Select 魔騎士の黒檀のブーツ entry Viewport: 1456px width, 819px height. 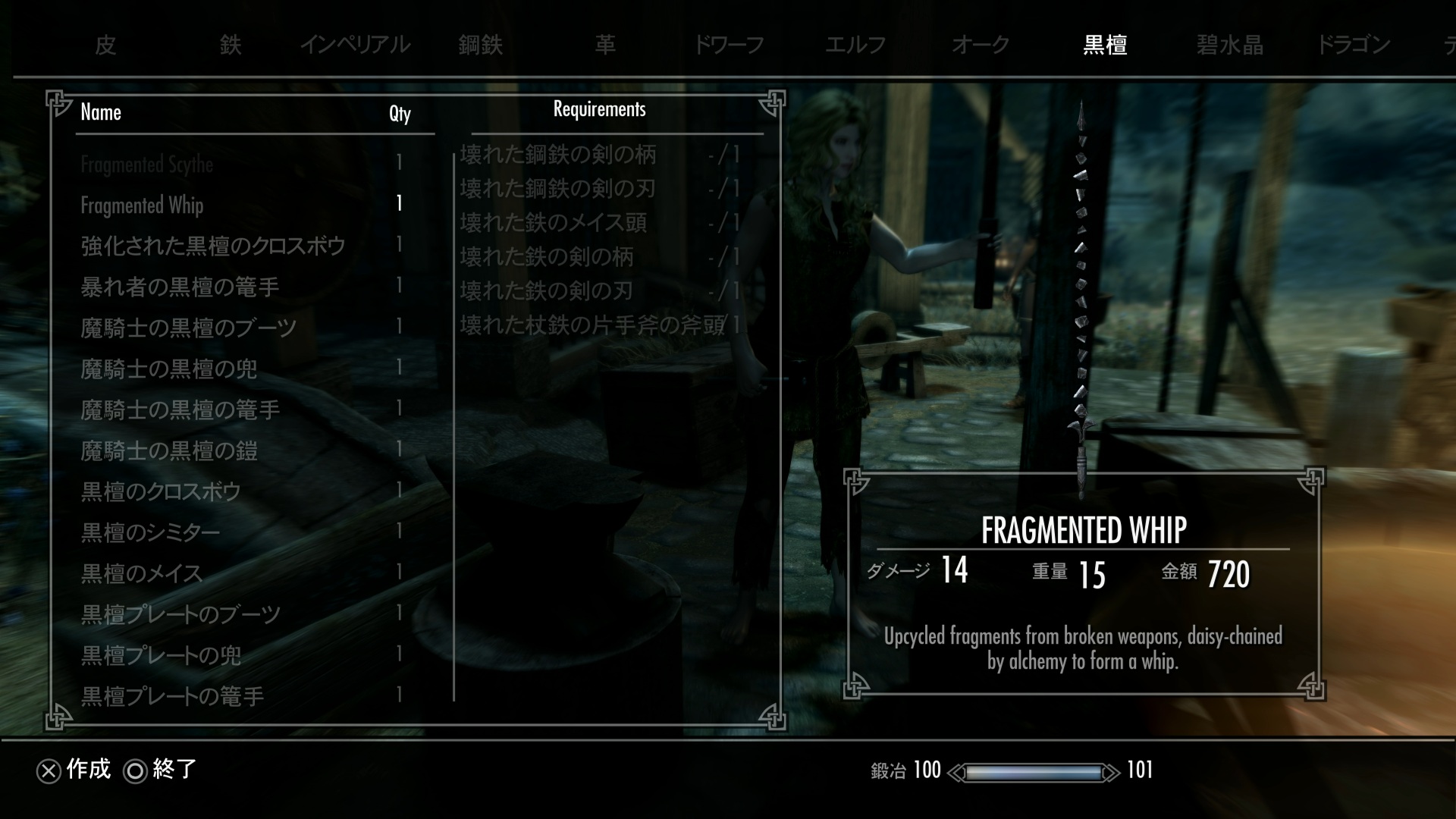pos(189,328)
